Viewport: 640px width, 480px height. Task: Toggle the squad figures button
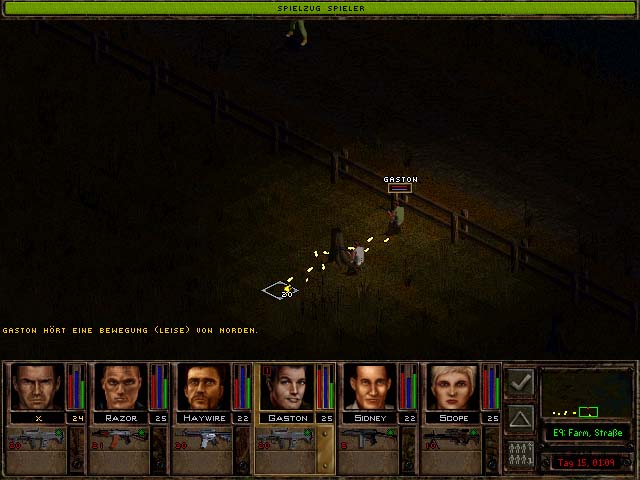click(520, 451)
